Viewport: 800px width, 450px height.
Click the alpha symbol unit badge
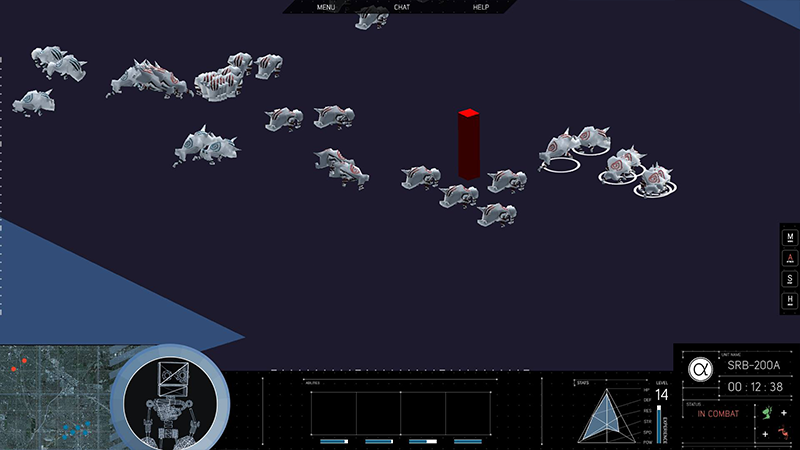[699, 369]
